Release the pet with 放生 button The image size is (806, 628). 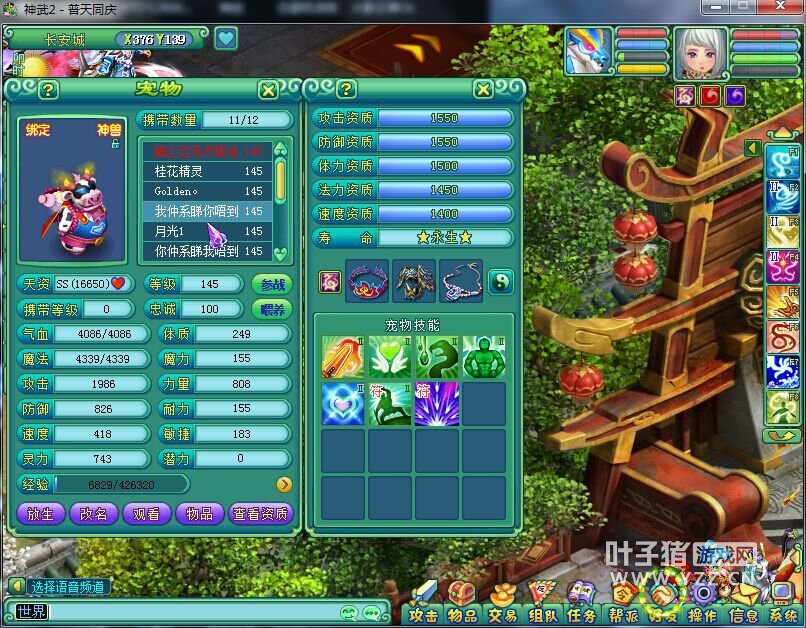(41, 514)
